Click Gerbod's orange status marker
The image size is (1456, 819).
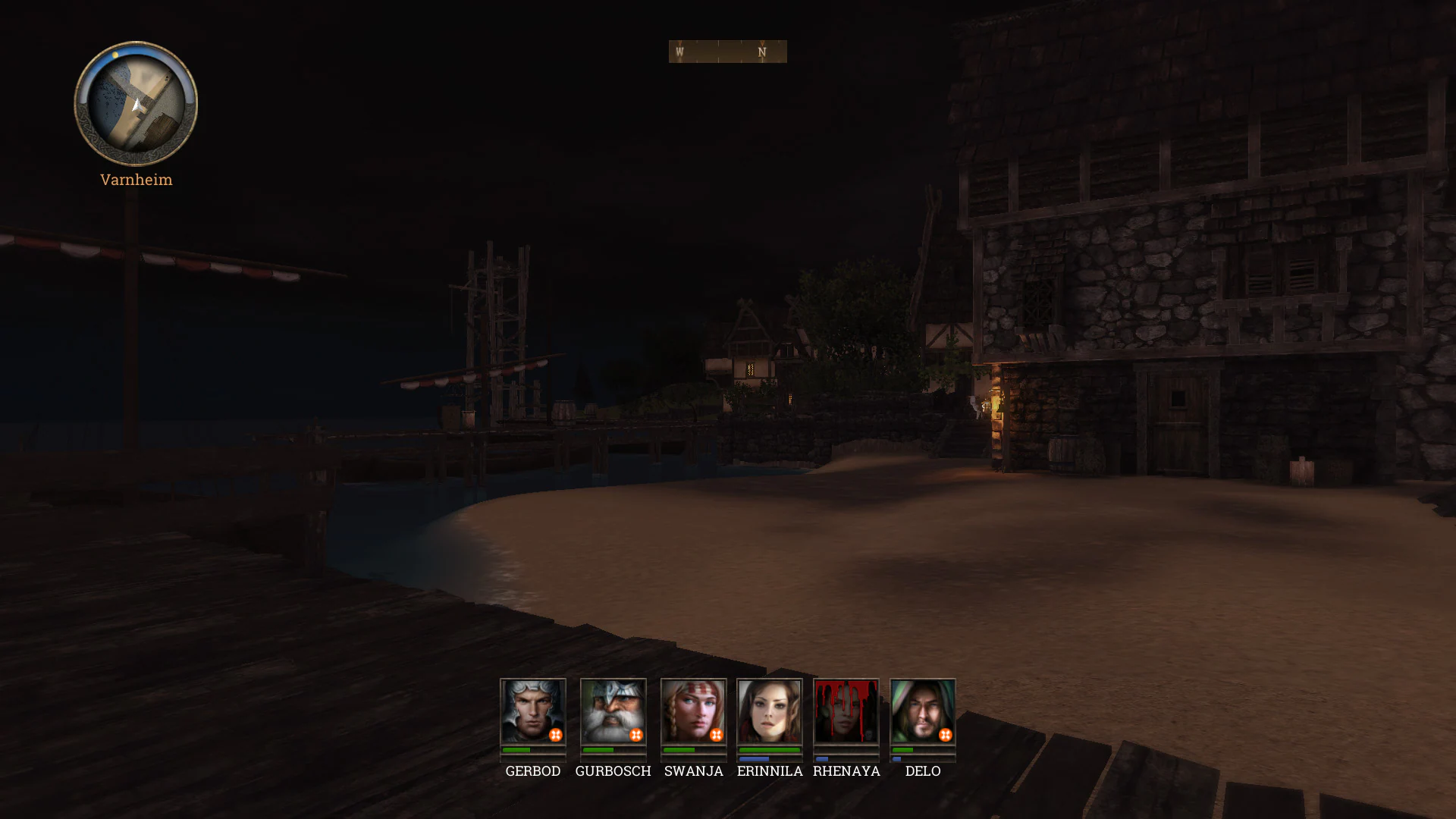pos(556,734)
